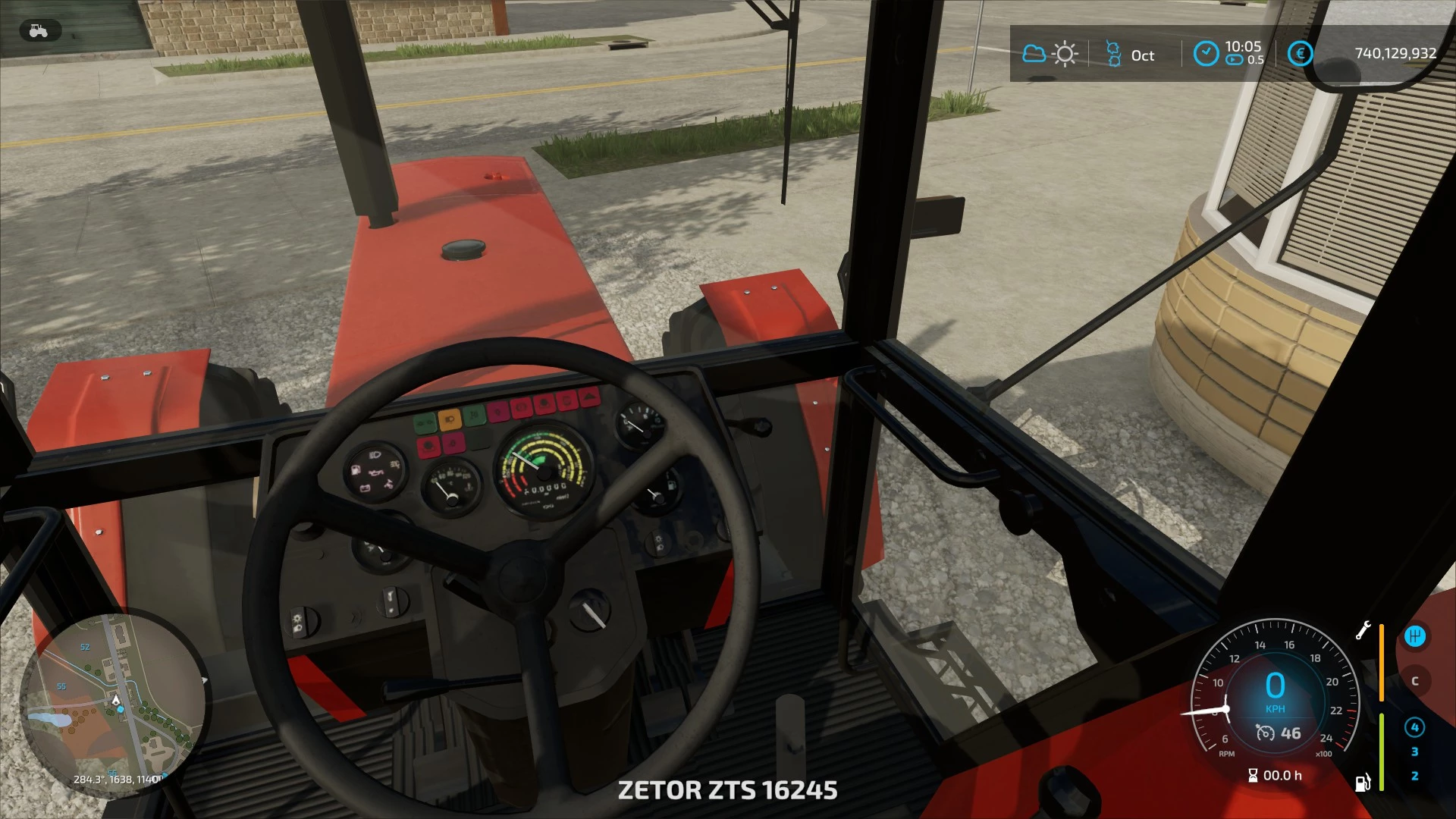Click the fuel pump icon
This screenshot has width=1456, height=819.
tap(1363, 782)
